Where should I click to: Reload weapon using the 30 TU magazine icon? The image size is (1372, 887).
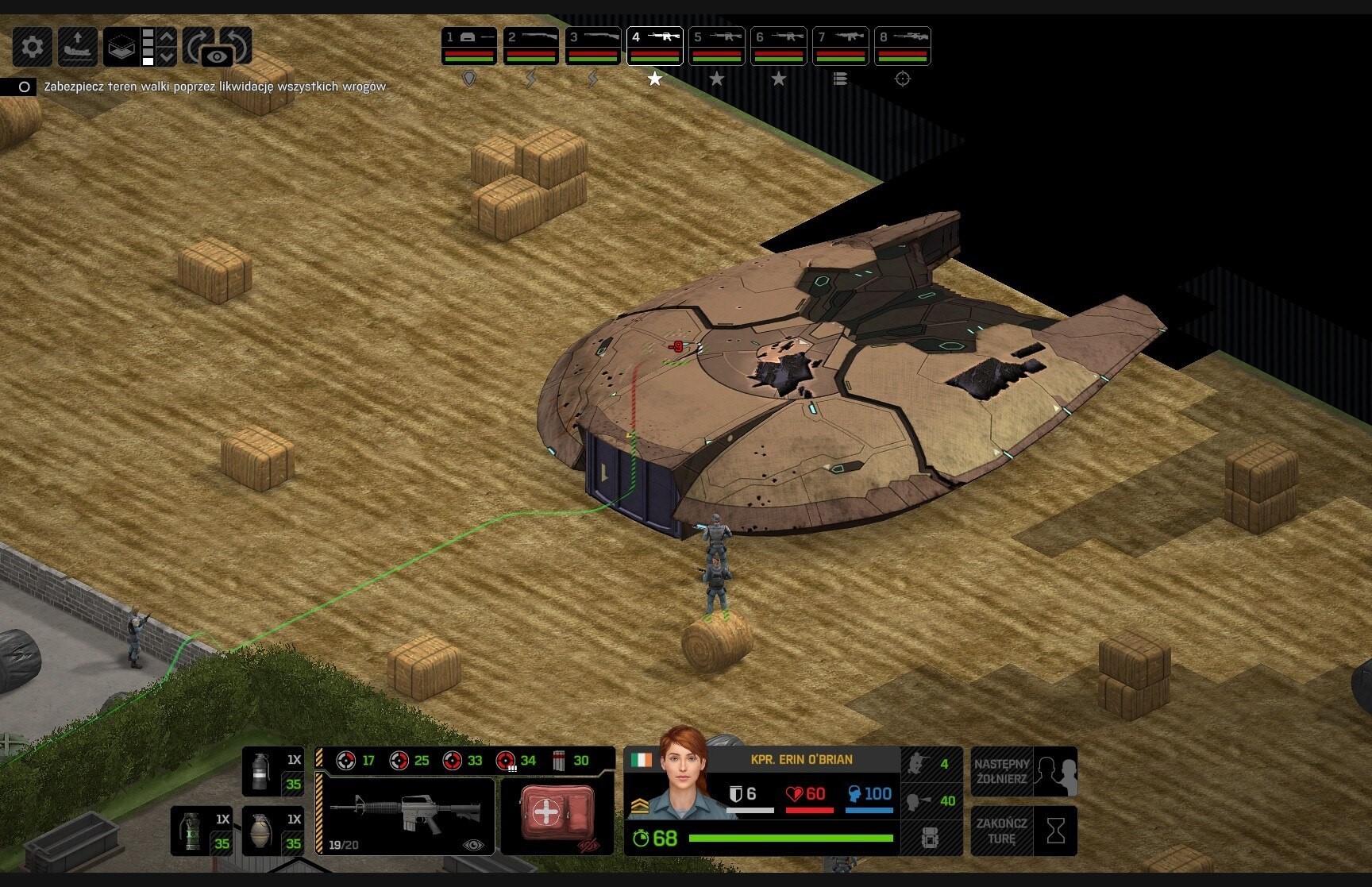(x=570, y=761)
